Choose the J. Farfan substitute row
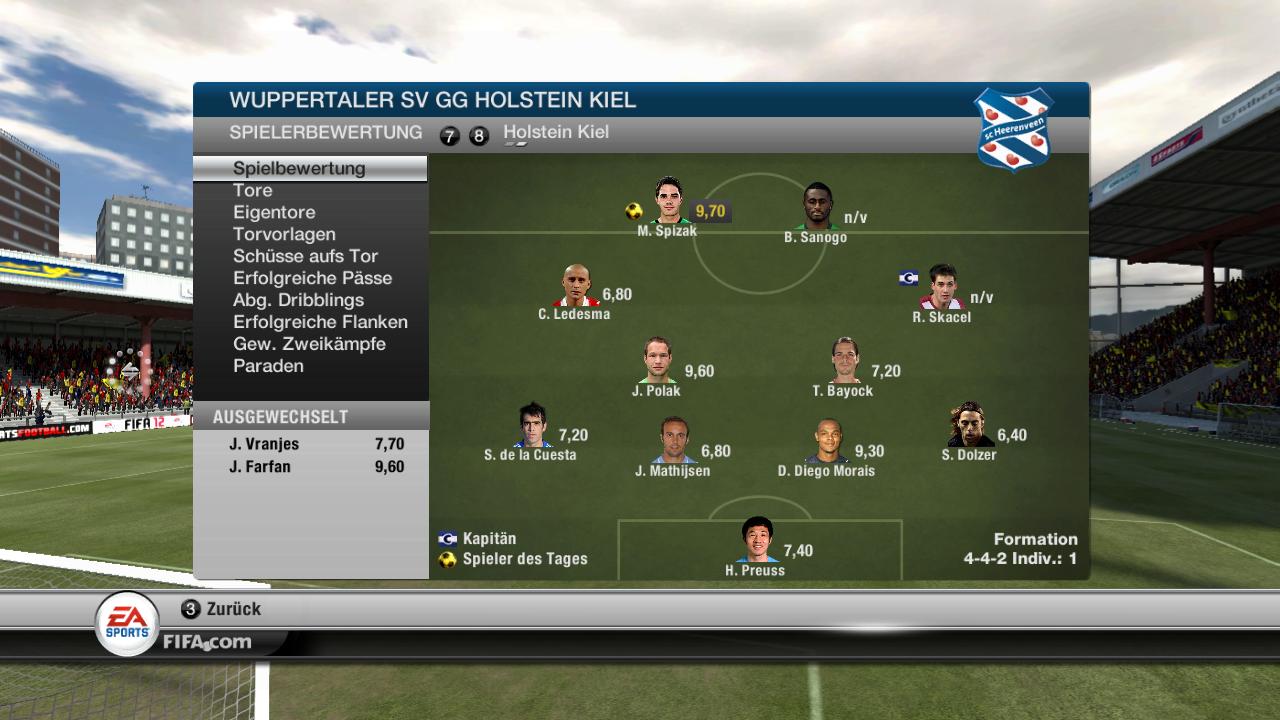The height and width of the screenshot is (720, 1280). click(311, 466)
